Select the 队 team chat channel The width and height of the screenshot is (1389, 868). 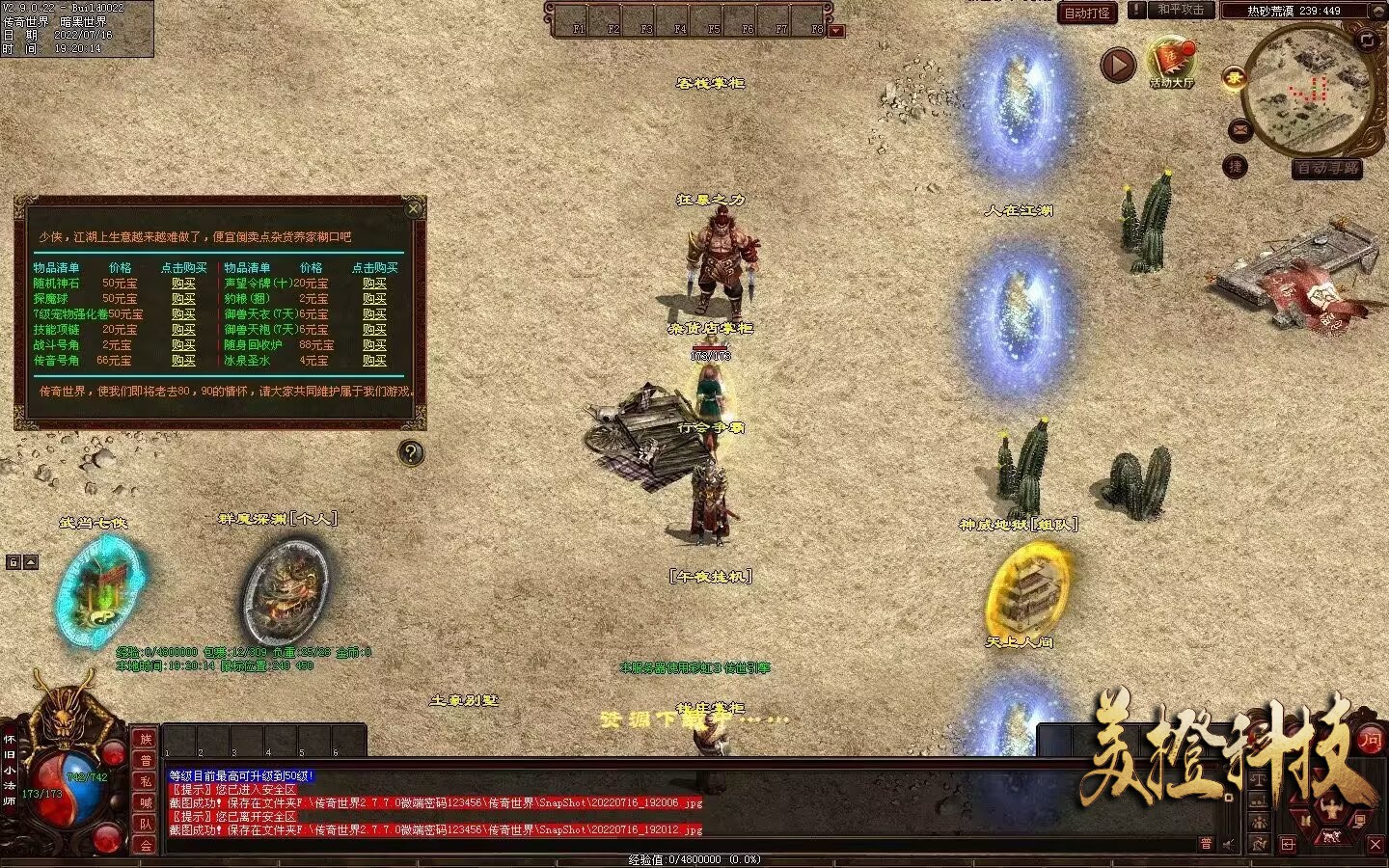(146, 824)
